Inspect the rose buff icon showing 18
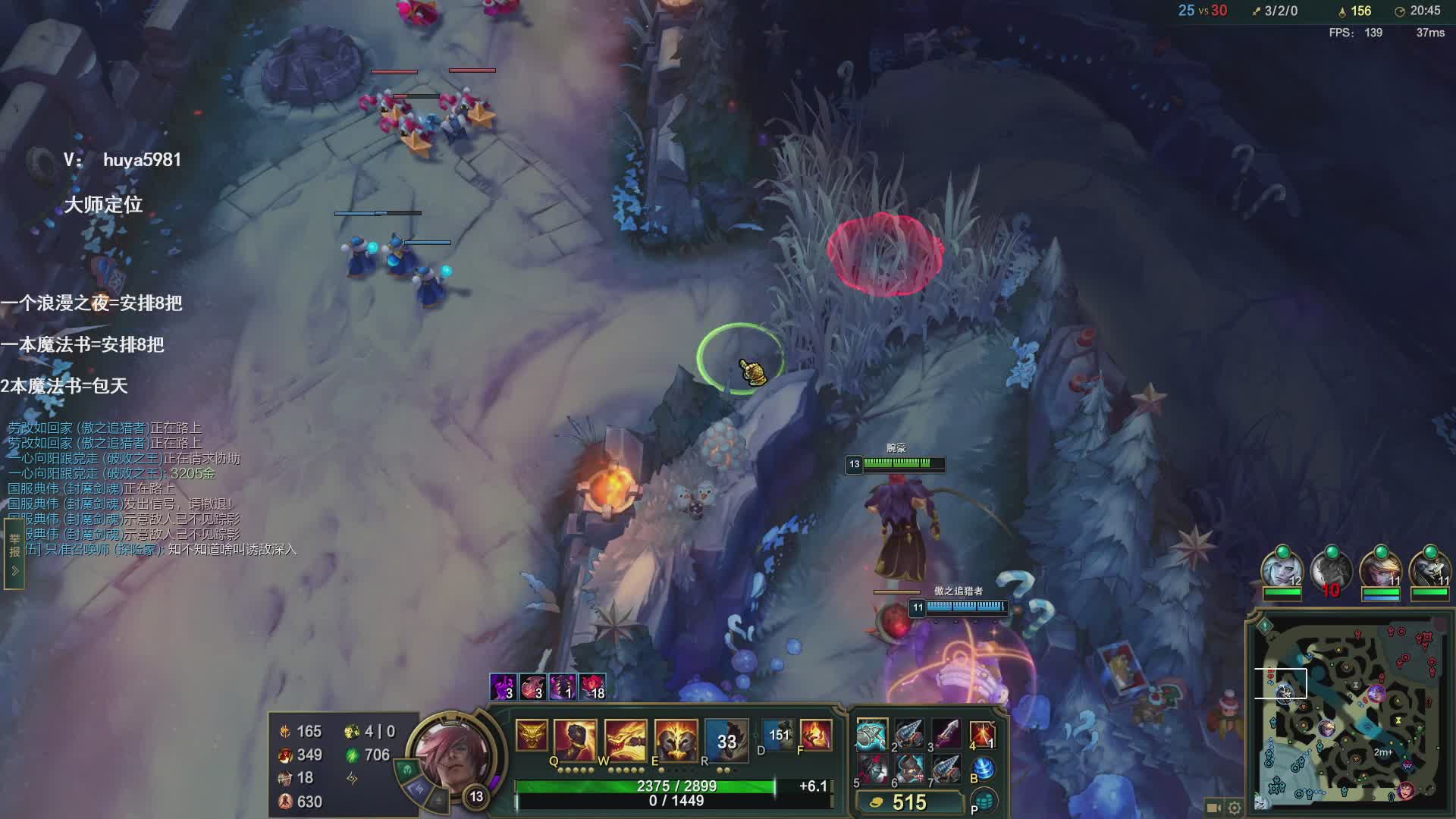The height and width of the screenshot is (819, 1456). tap(592, 686)
